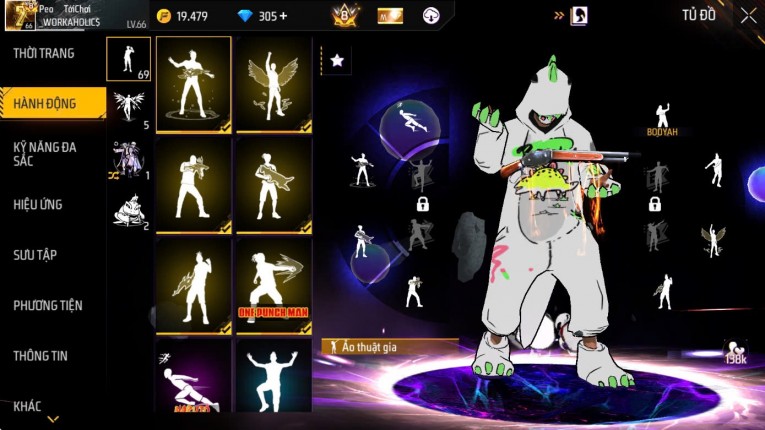Screen dimensions: 765x430
Task: Select the HÀNH ĐỘNG category
Action: [x=45, y=103]
